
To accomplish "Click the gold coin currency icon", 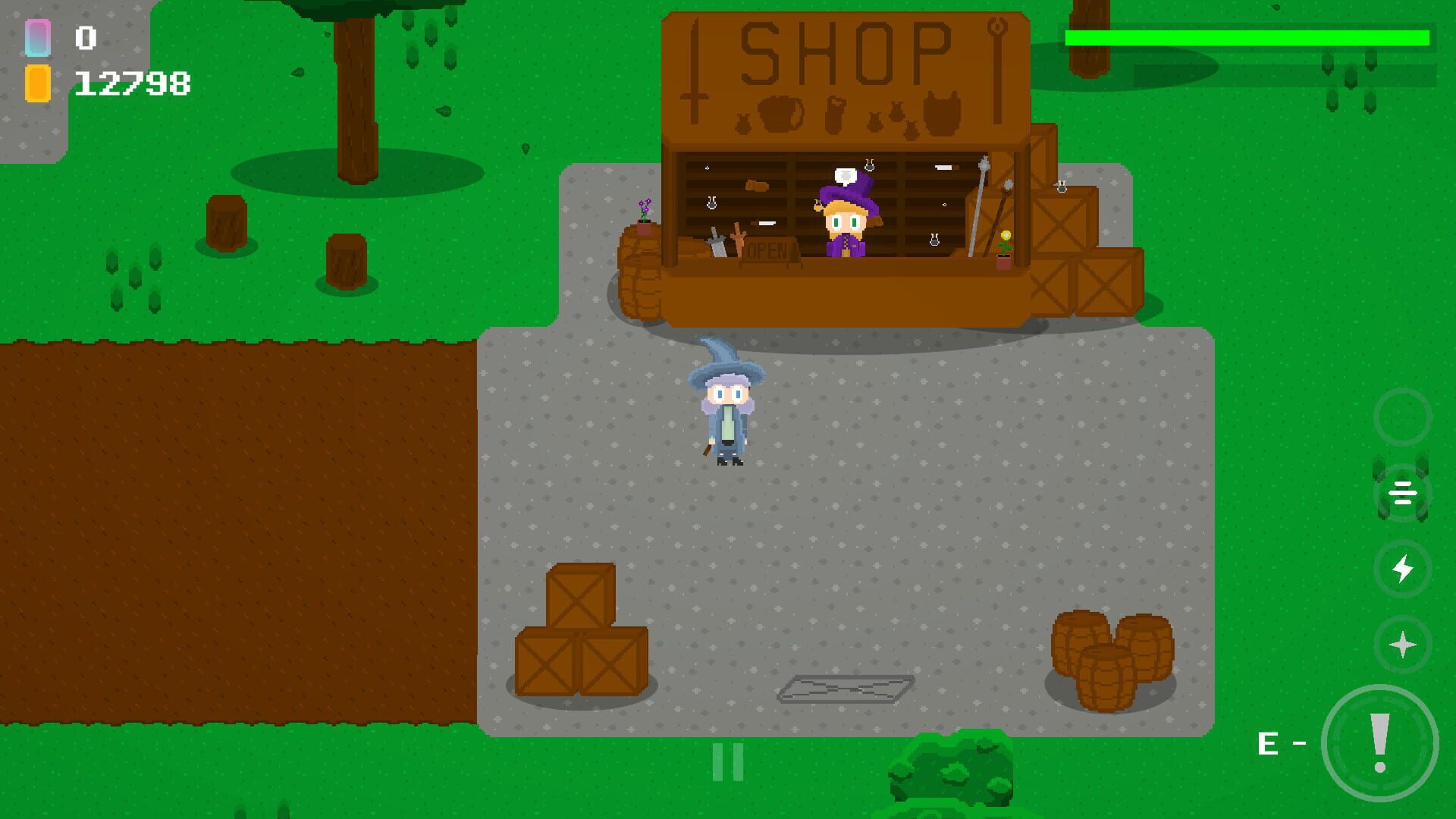I will tap(38, 83).
